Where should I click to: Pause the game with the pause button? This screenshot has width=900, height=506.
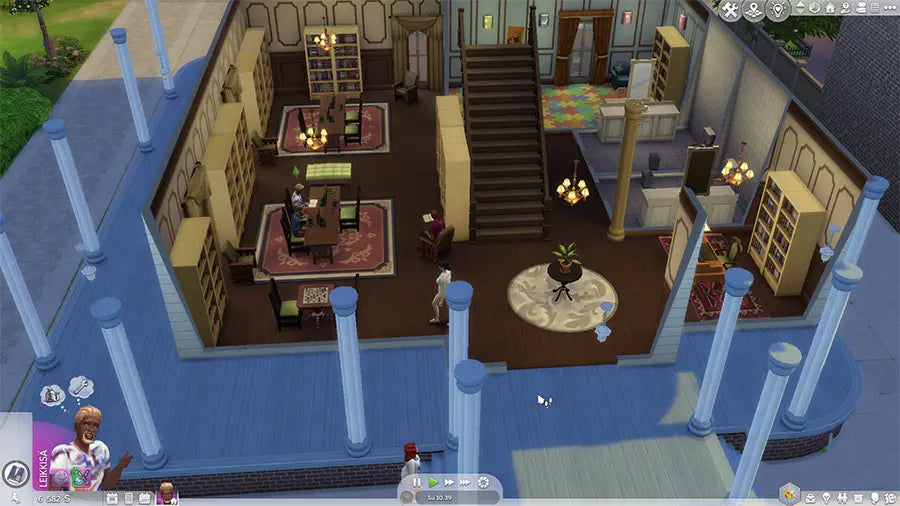pos(417,483)
